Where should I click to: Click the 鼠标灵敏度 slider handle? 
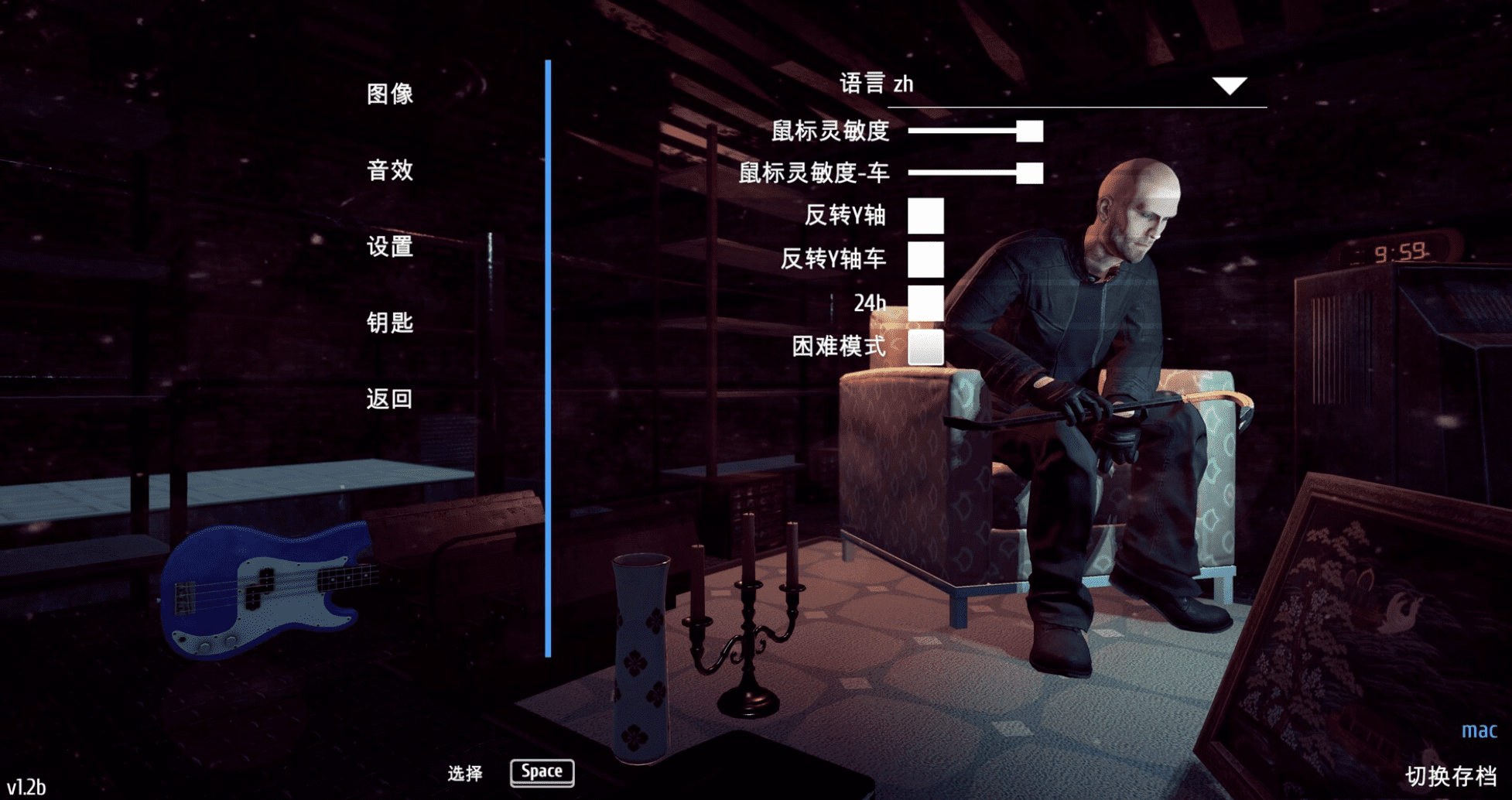coord(1029,131)
